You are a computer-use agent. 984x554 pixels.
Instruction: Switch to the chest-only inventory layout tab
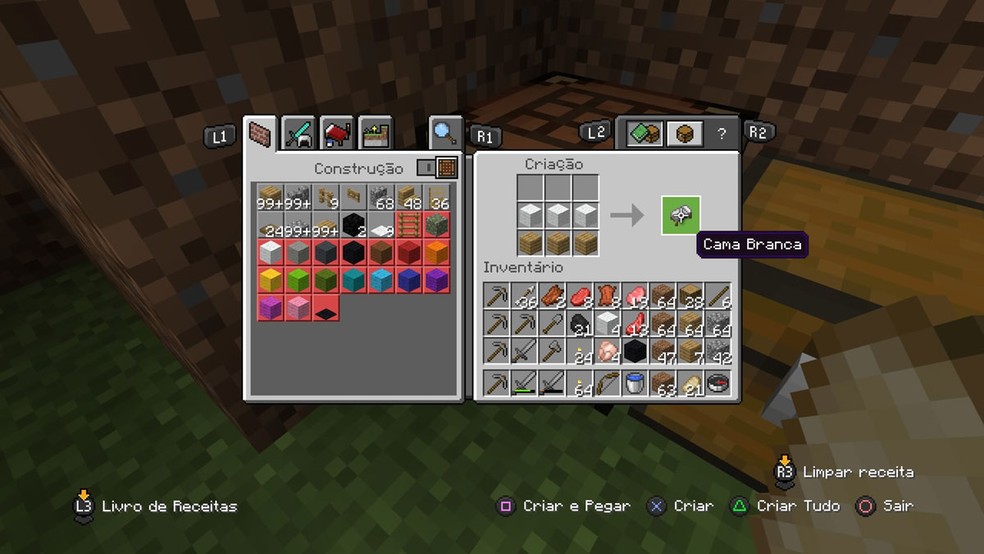pos(685,133)
